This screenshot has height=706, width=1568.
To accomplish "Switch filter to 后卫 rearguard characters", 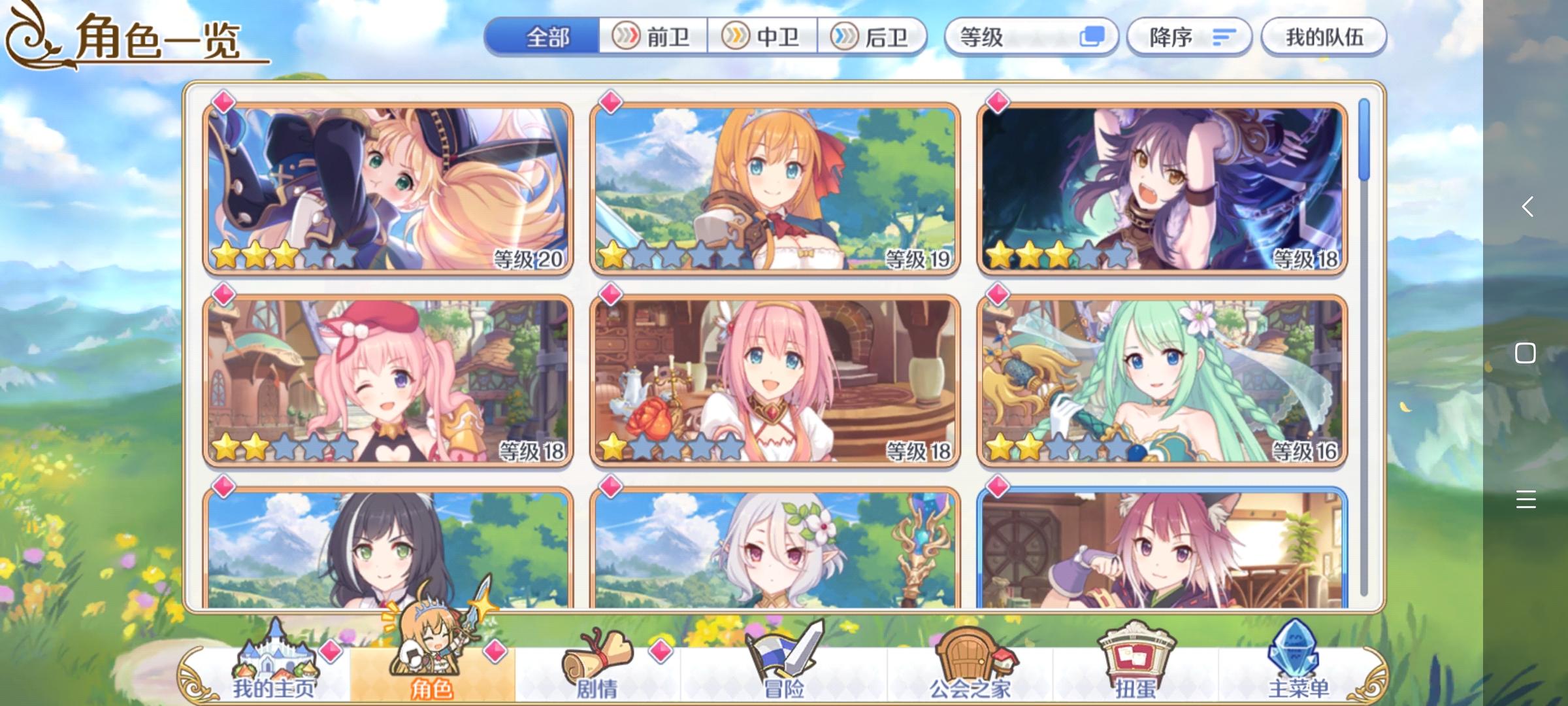I will [x=872, y=37].
